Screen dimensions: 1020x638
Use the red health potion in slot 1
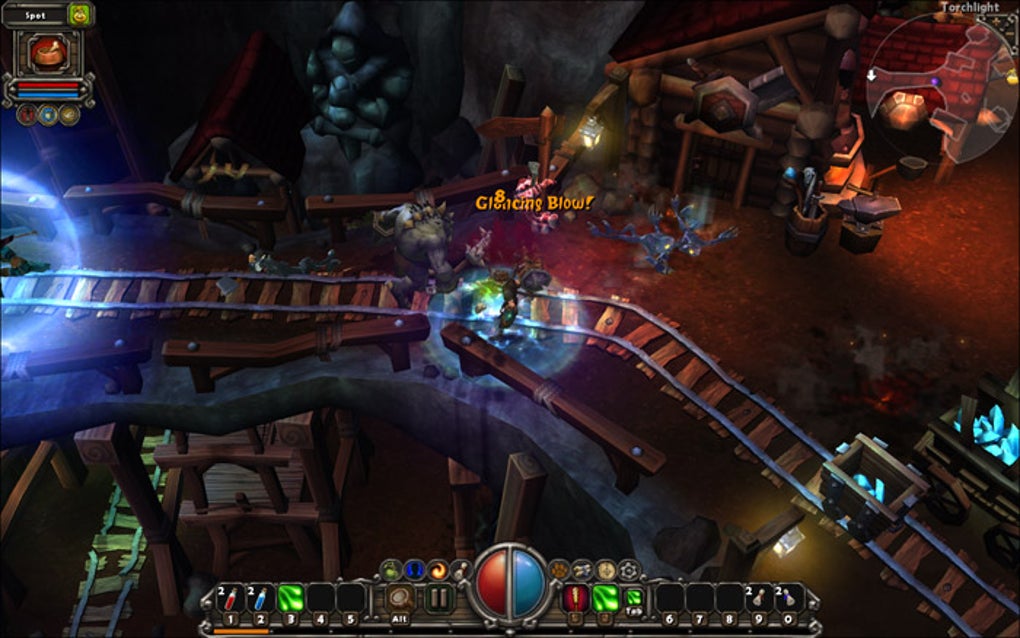click(232, 598)
